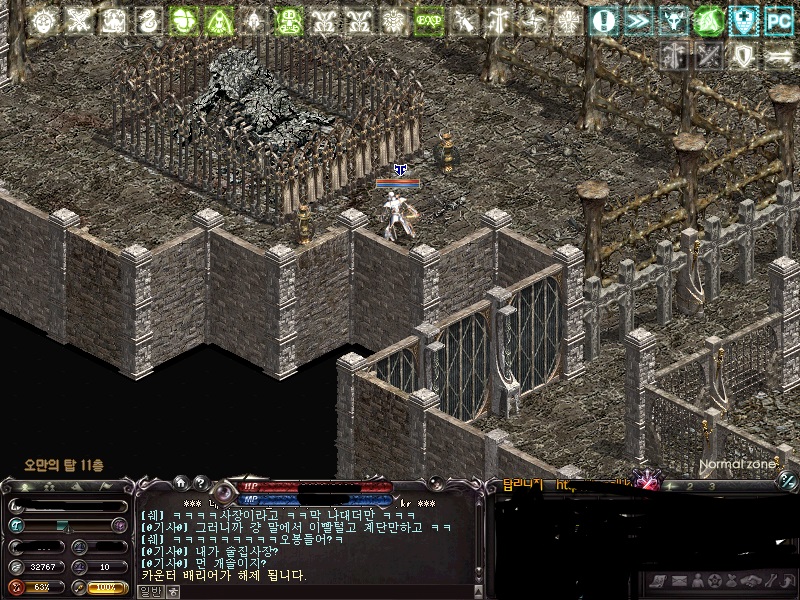The image size is (800, 600).
Task: Open the mail envelope menu icon
Action: click(x=678, y=581)
